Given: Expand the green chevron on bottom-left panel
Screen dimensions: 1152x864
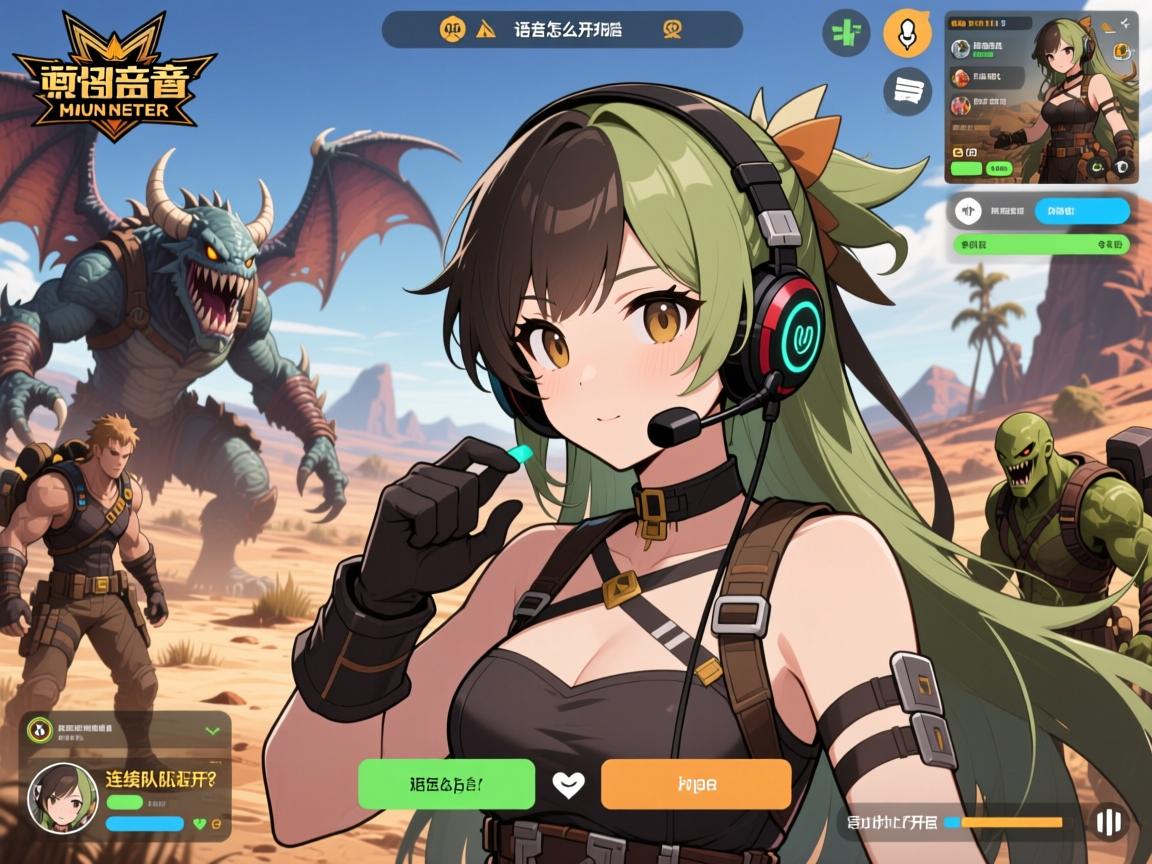Looking at the screenshot, I should tap(212, 731).
